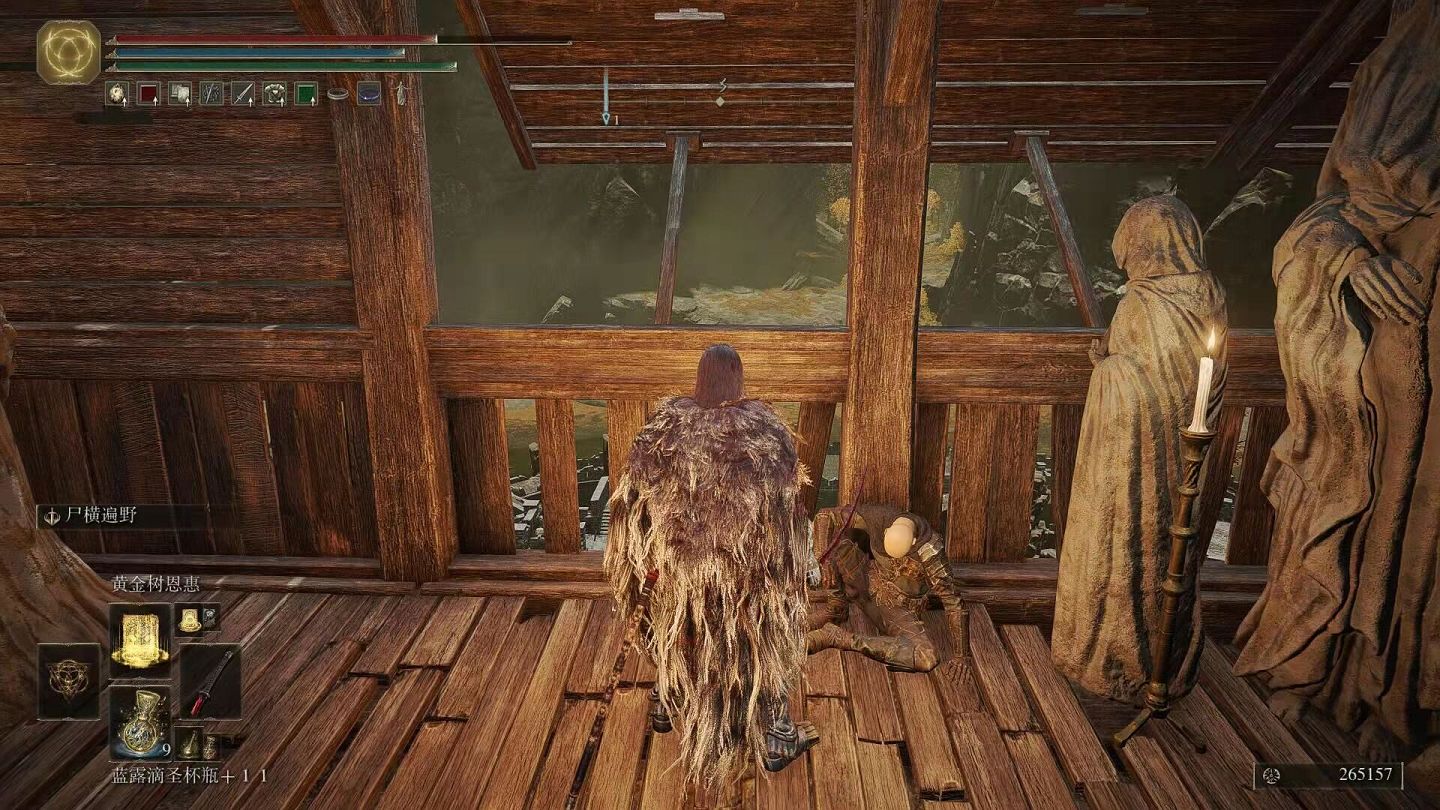The image size is (1440, 810).
Task: Select the left-hand sacred seal slot
Action: tap(69, 680)
